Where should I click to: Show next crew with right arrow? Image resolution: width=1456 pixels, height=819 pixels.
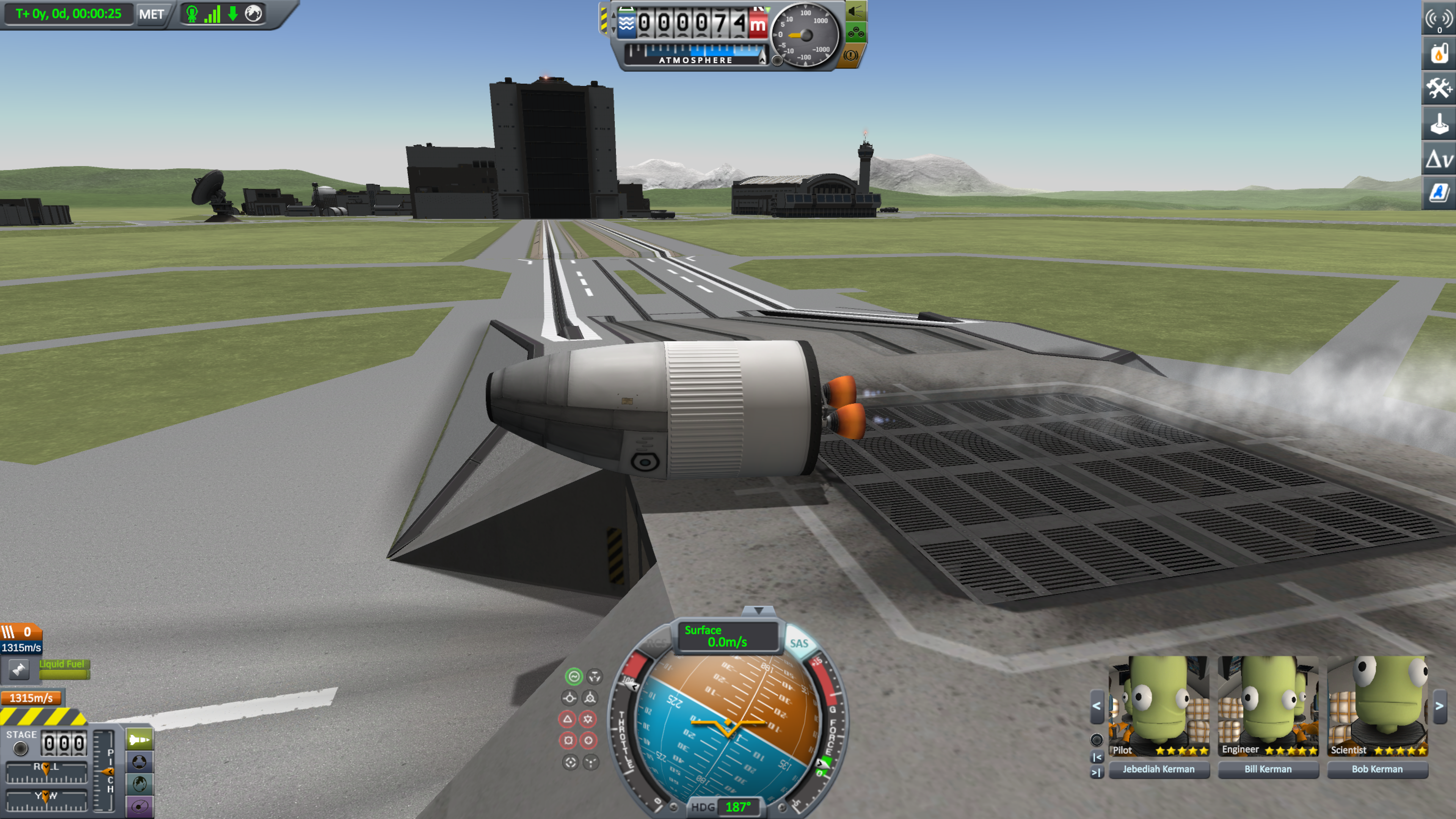point(1440,706)
